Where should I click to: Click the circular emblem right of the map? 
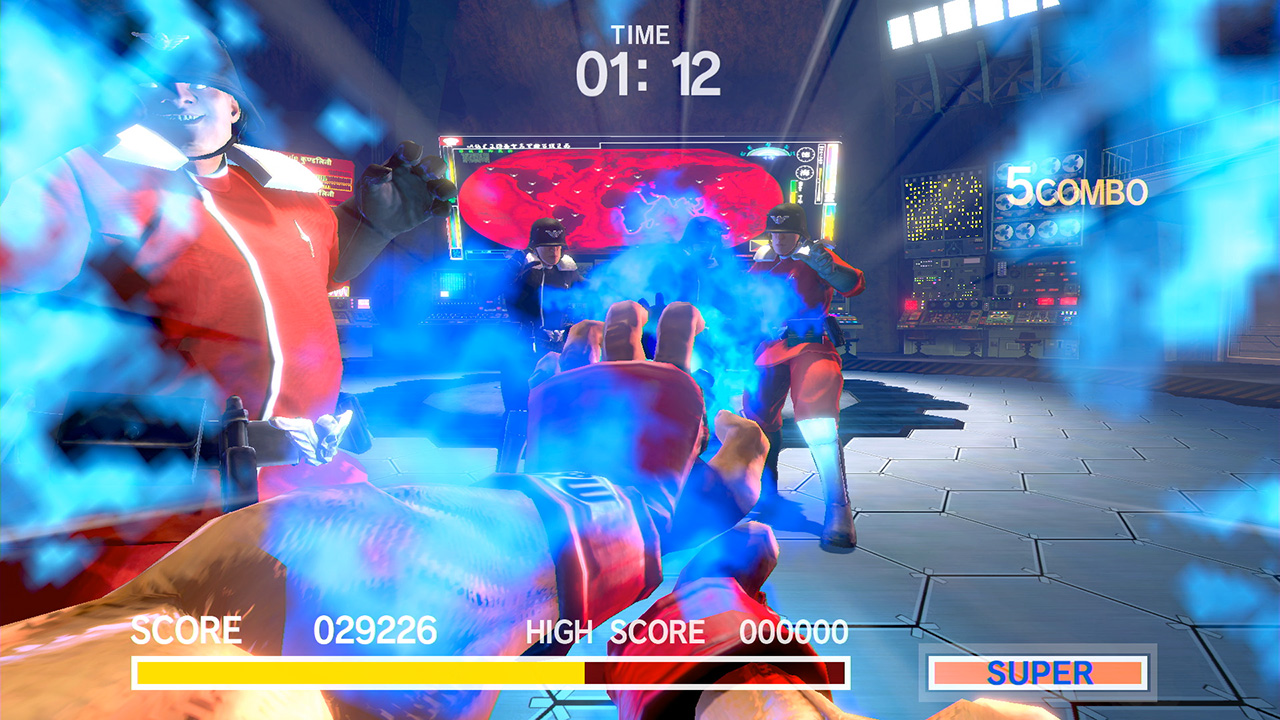(x=803, y=154)
